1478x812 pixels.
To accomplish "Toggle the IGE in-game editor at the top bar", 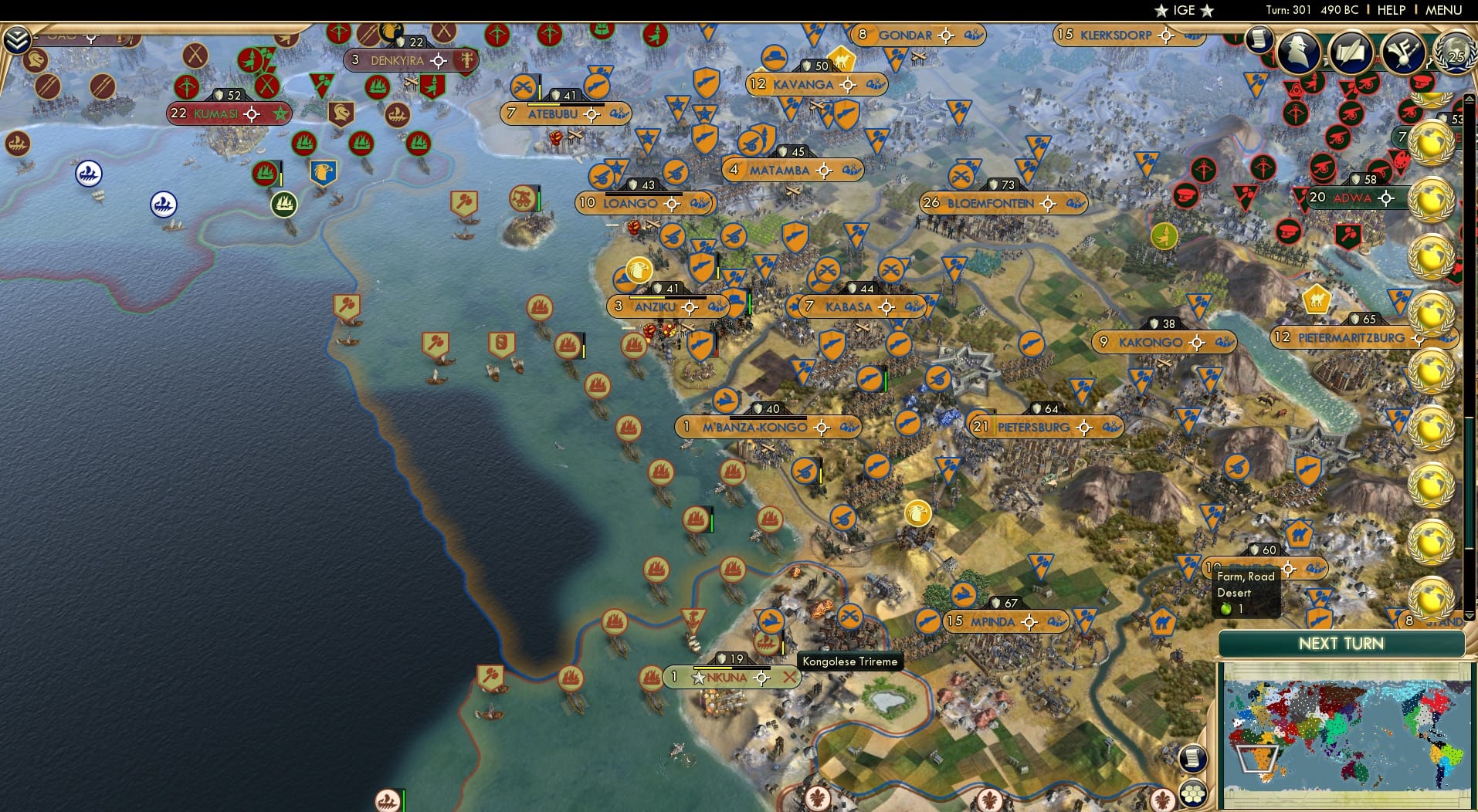I will [1184, 10].
